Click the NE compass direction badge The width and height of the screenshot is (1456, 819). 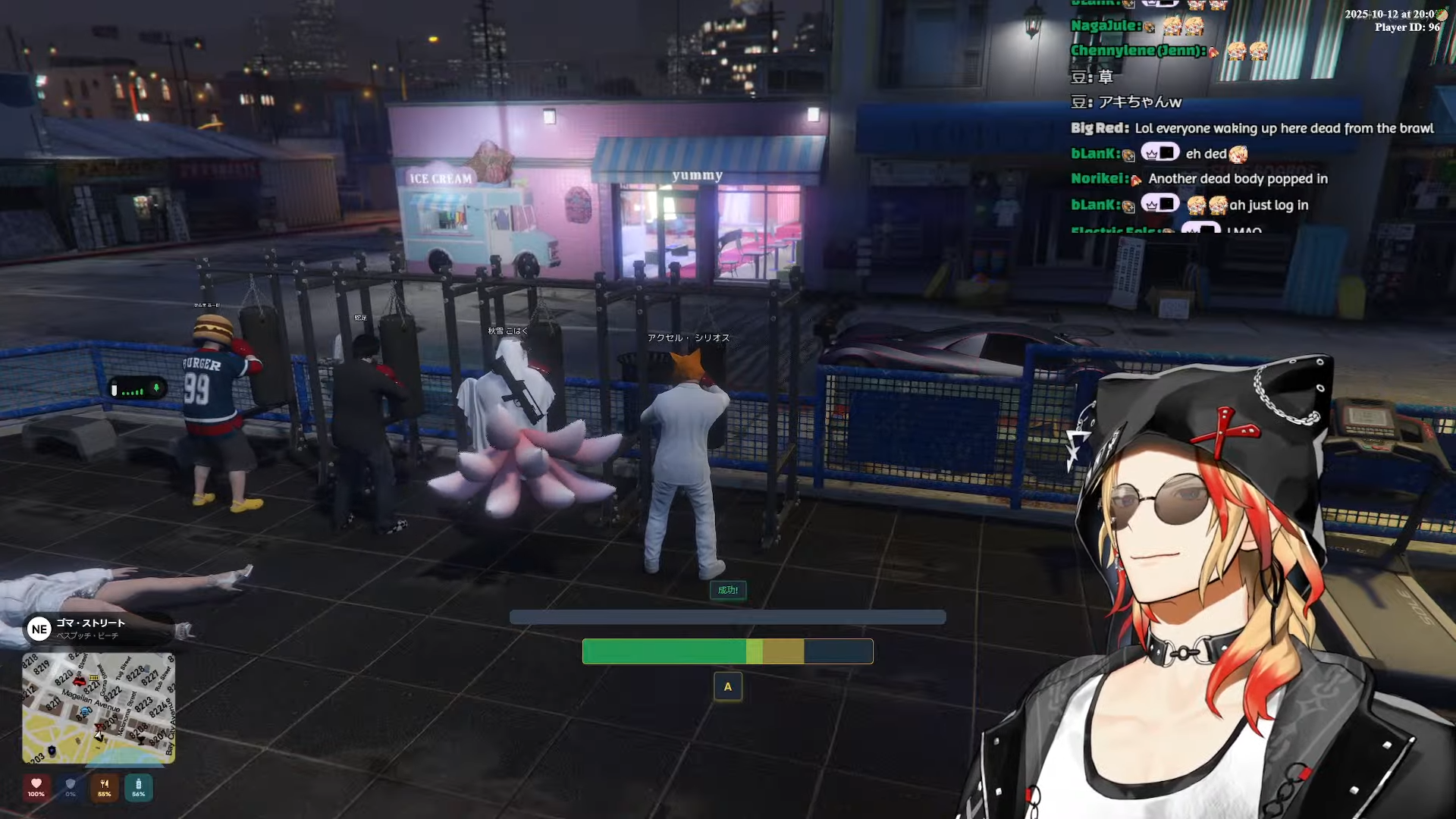[x=39, y=629]
